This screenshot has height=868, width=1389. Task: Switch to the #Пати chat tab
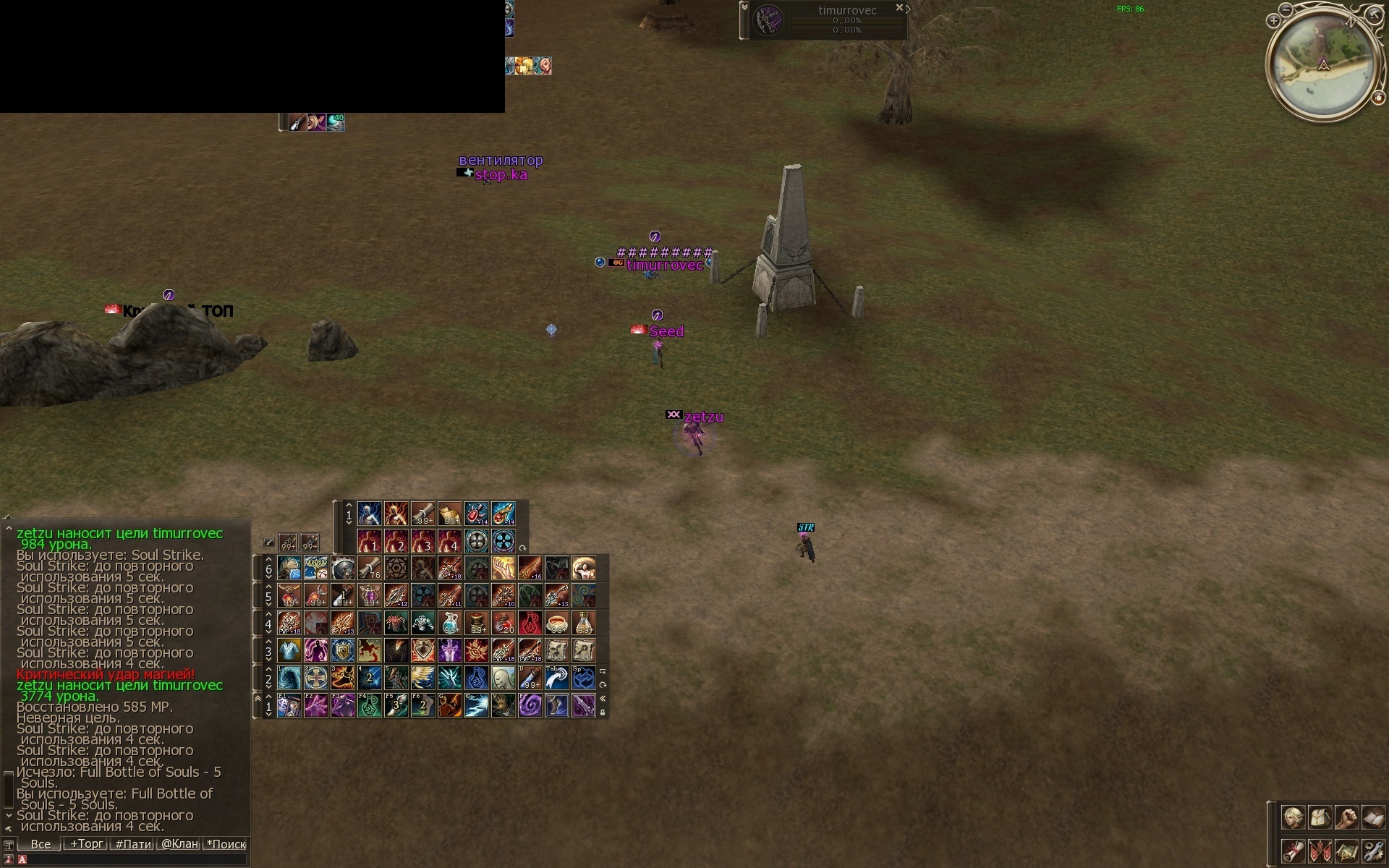[x=134, y=844]
